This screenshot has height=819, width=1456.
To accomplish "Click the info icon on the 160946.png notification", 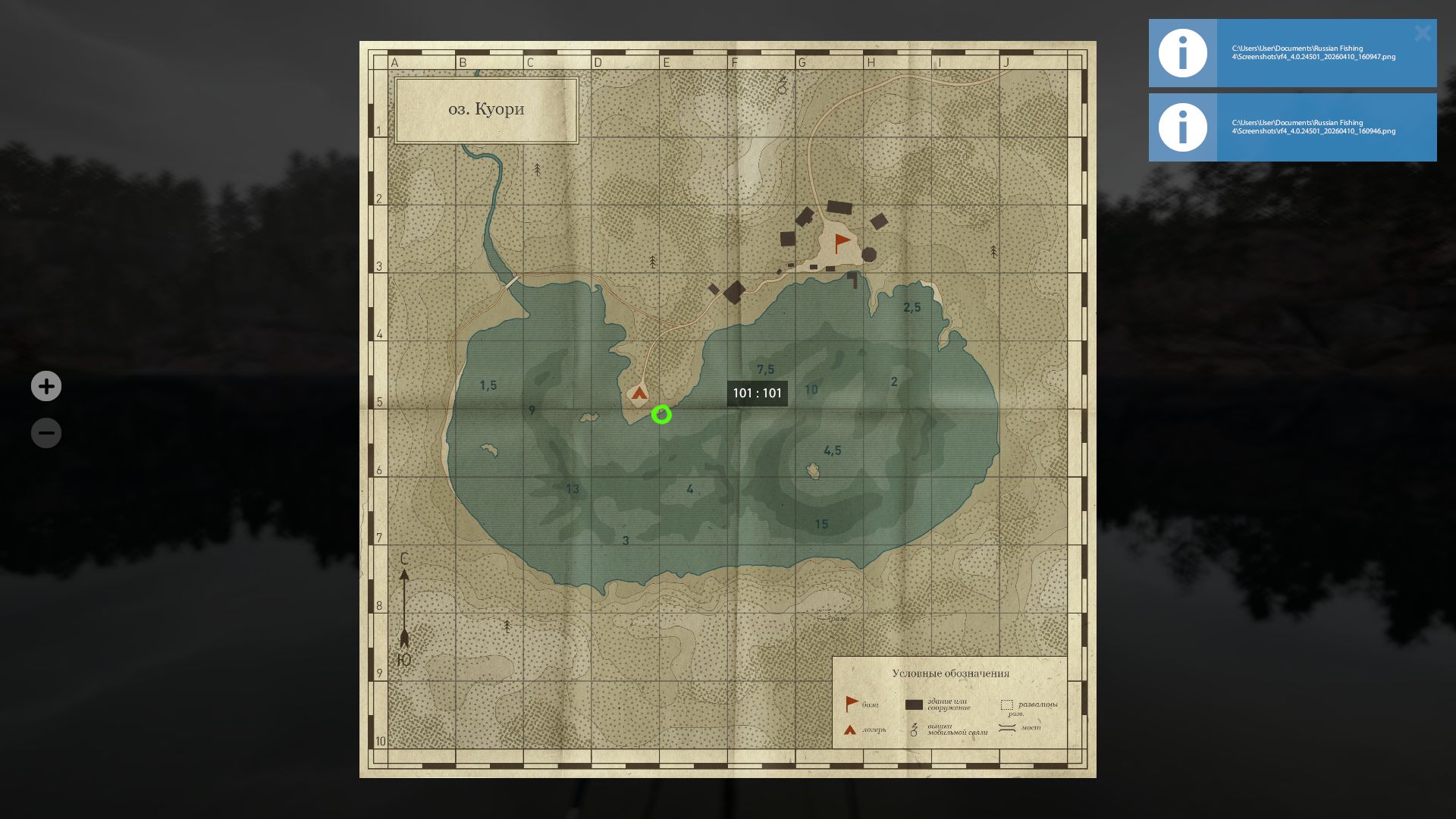I will [x=1182, y=127].
